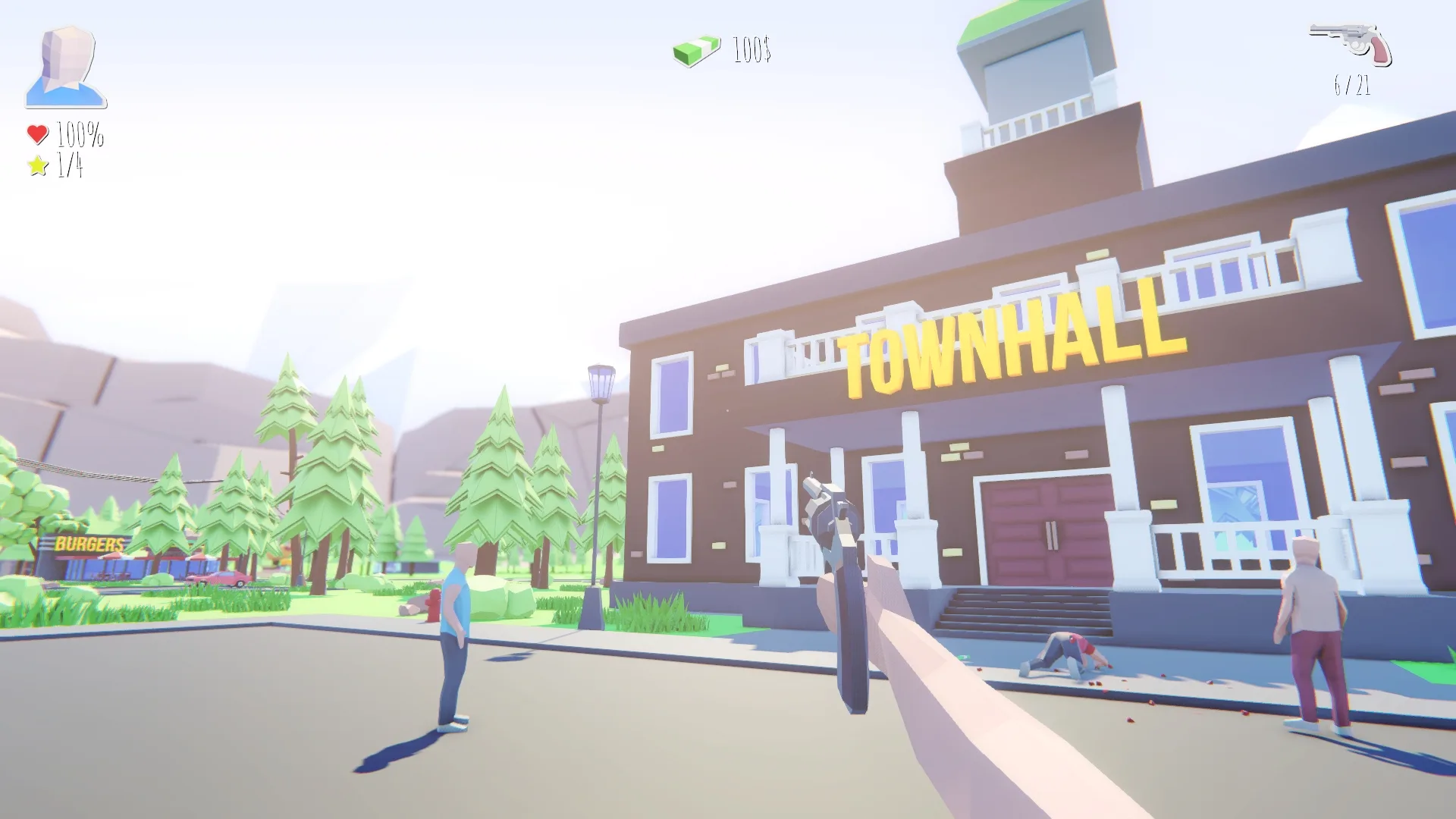
Task: Click the star progress icon
Action: point(35,164)
